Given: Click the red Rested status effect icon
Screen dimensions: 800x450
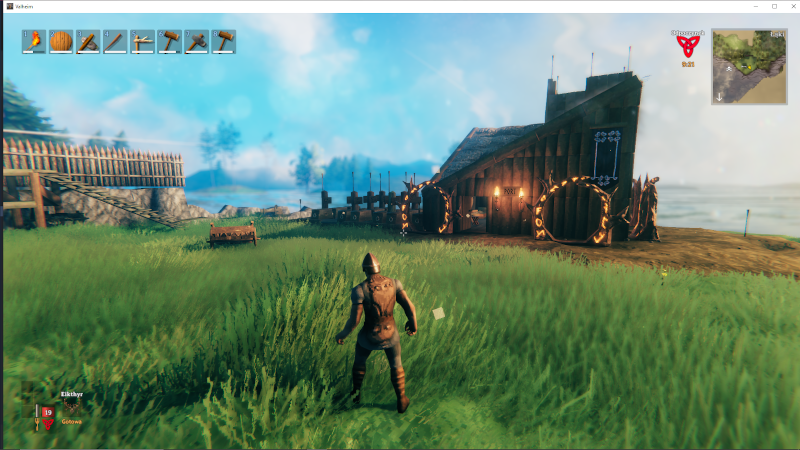Looking at the screenshot, I should pyautogui.click(x=687, y=46).
